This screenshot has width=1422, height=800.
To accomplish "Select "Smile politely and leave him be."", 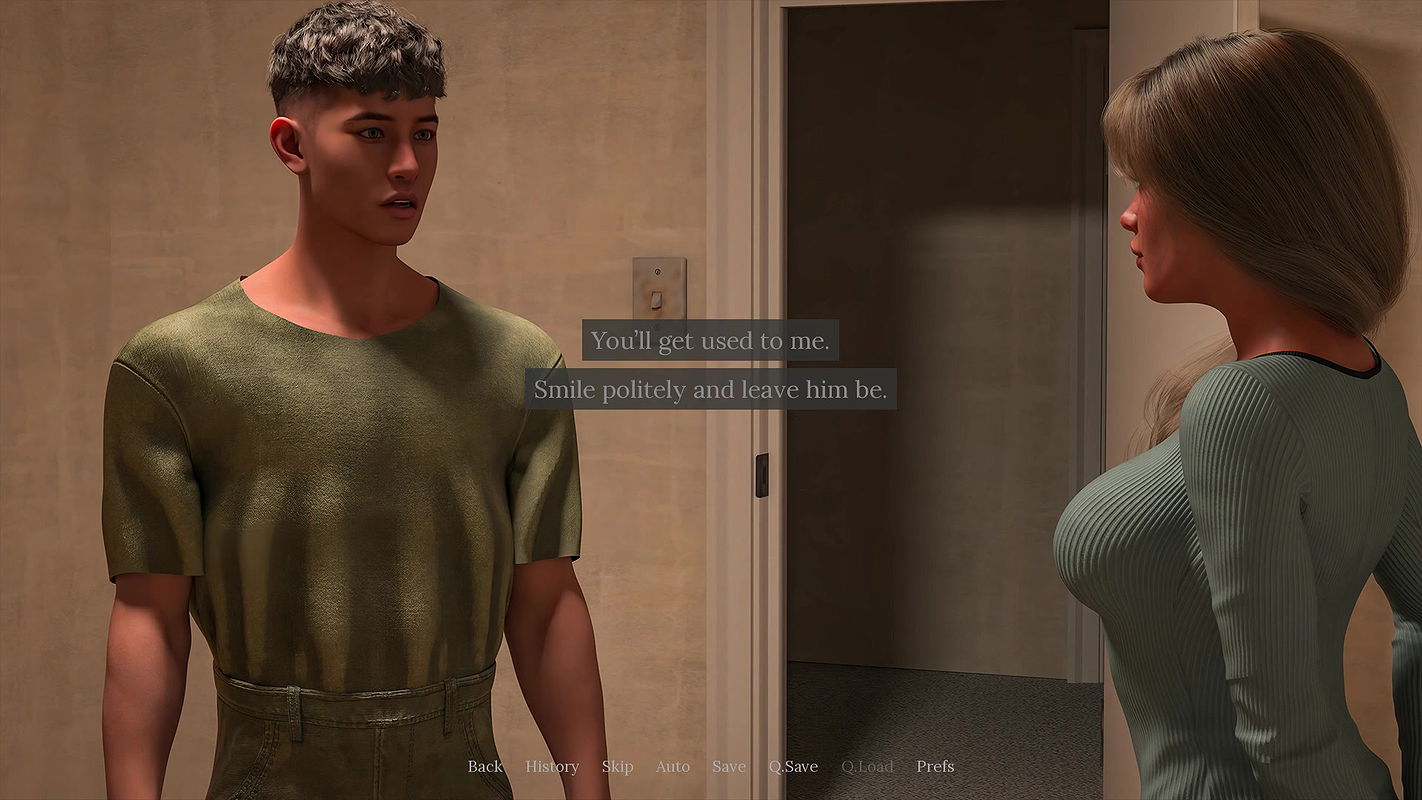I will pos(711,389).
